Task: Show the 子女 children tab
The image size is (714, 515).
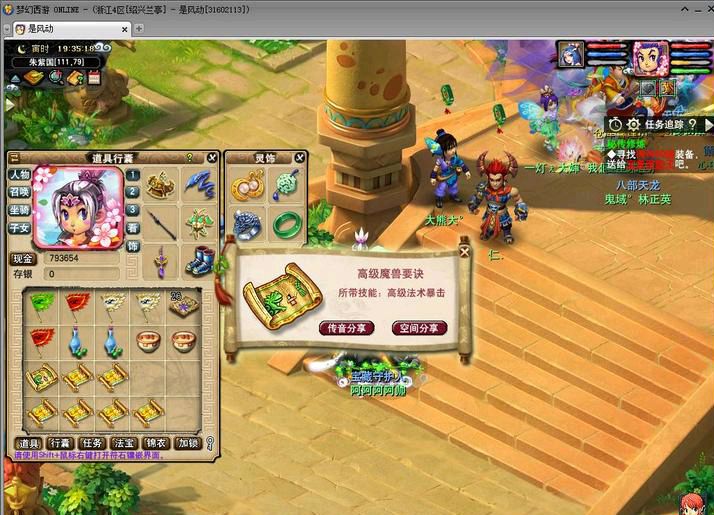Action: [19, 229]
